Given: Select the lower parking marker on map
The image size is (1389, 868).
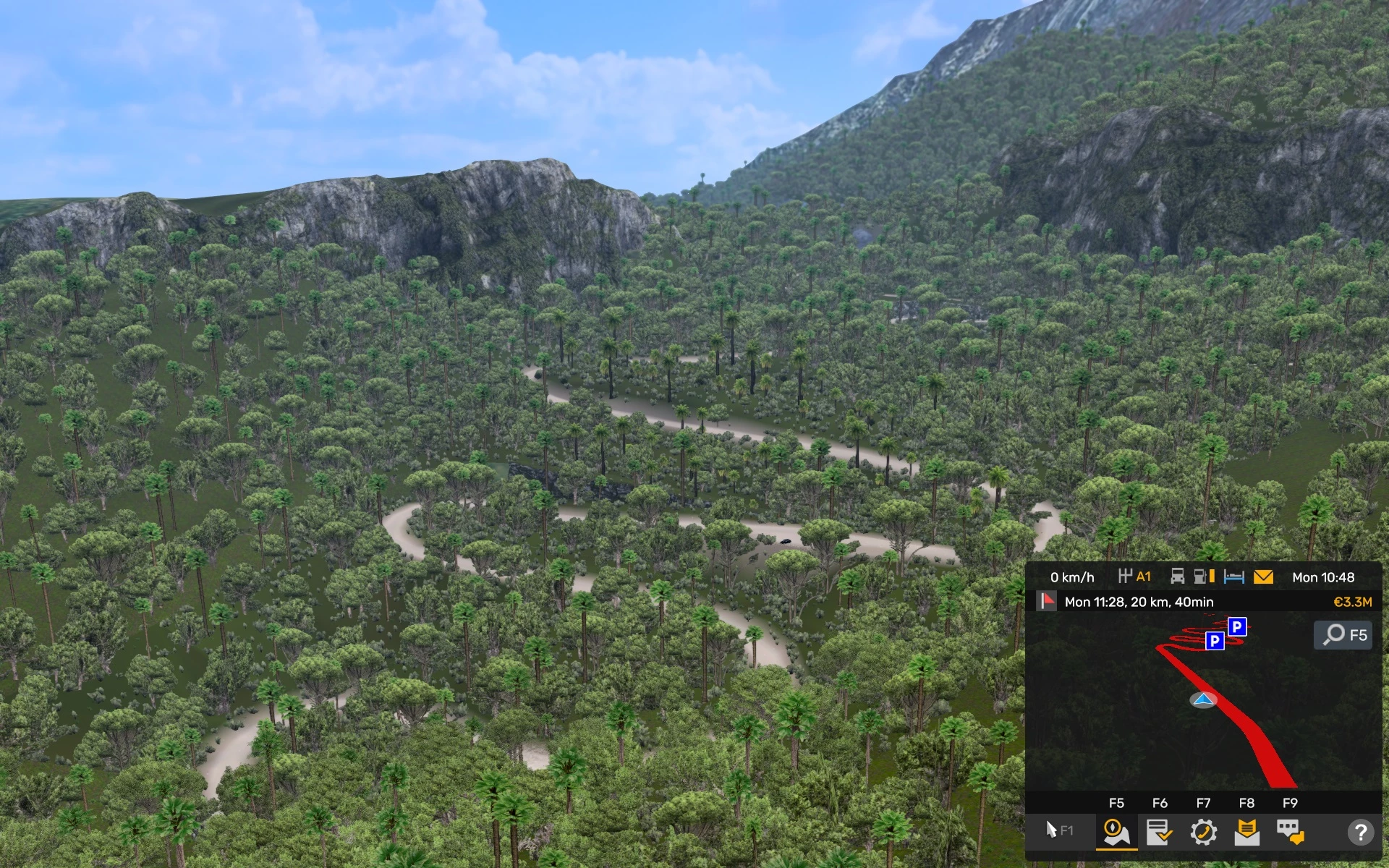Looking at the screenshot, I should click(1215, 640).
